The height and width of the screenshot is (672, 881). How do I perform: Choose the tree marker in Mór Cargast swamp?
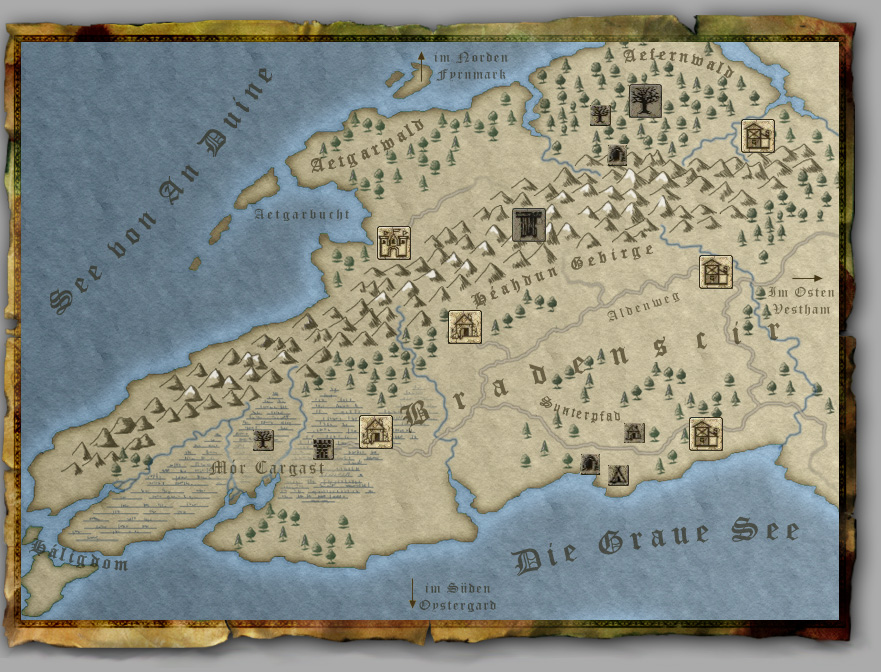263,439
